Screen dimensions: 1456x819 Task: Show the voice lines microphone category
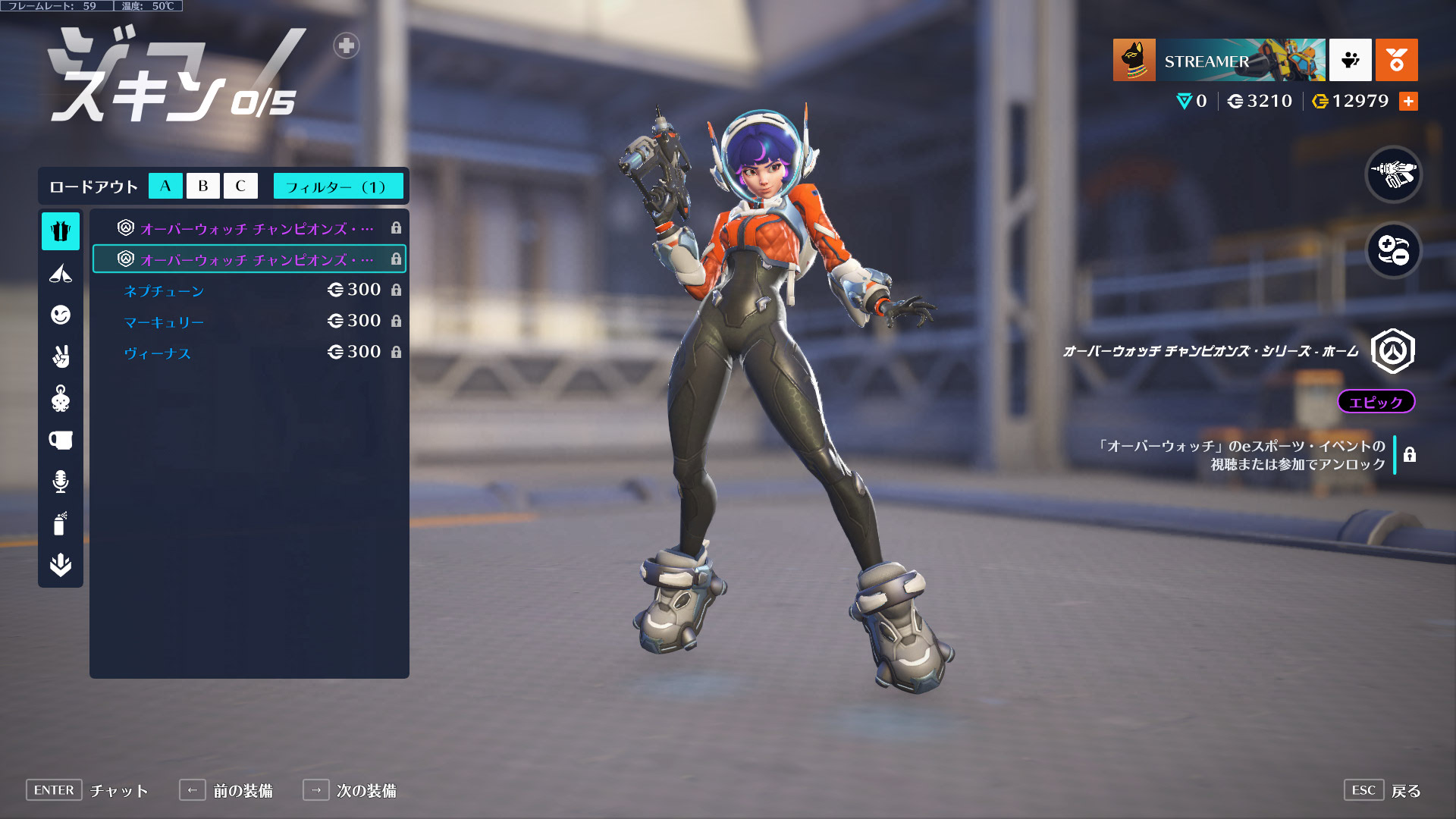61,482
